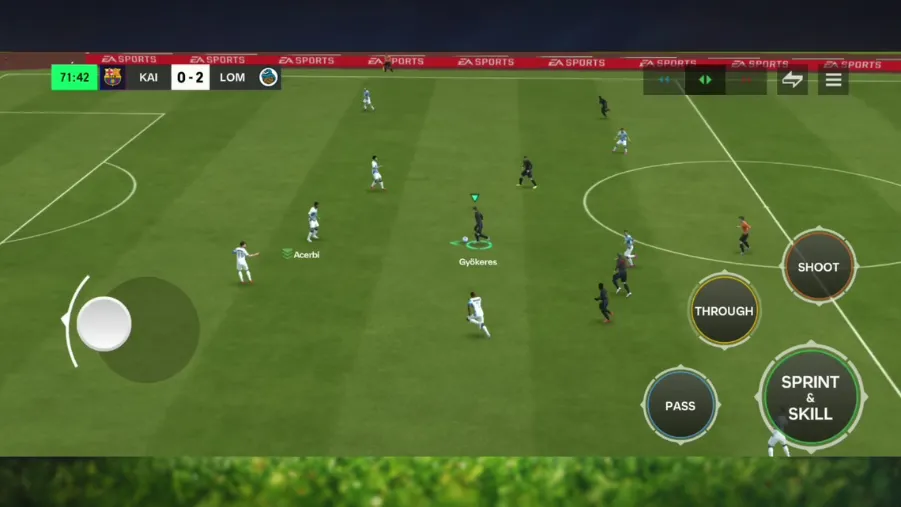Screen dimensions: 901x507
Task: Select the blue defensive tactics arrows
Action: coord(664,80)
